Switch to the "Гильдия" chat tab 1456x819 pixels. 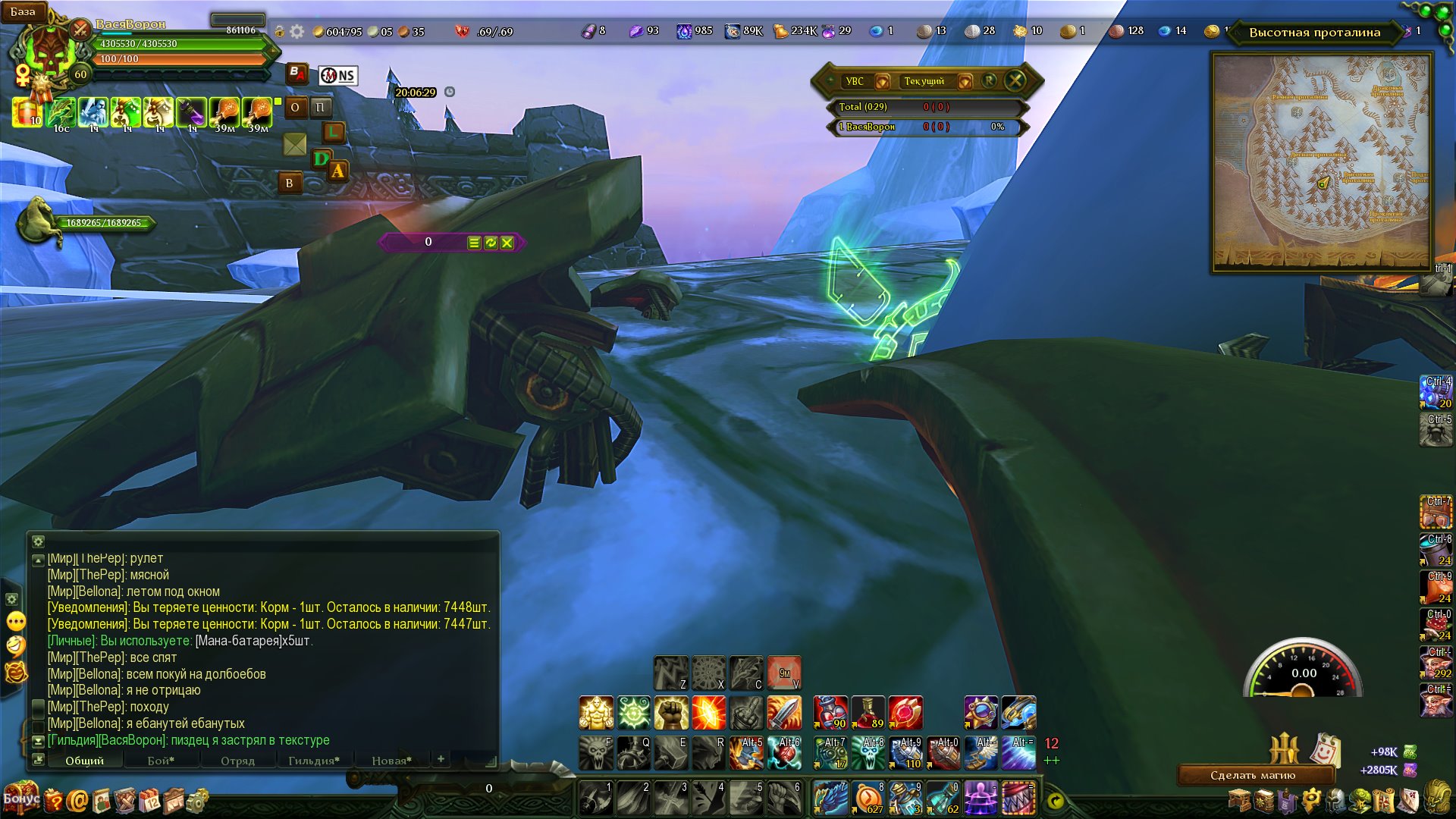[313, 761]
